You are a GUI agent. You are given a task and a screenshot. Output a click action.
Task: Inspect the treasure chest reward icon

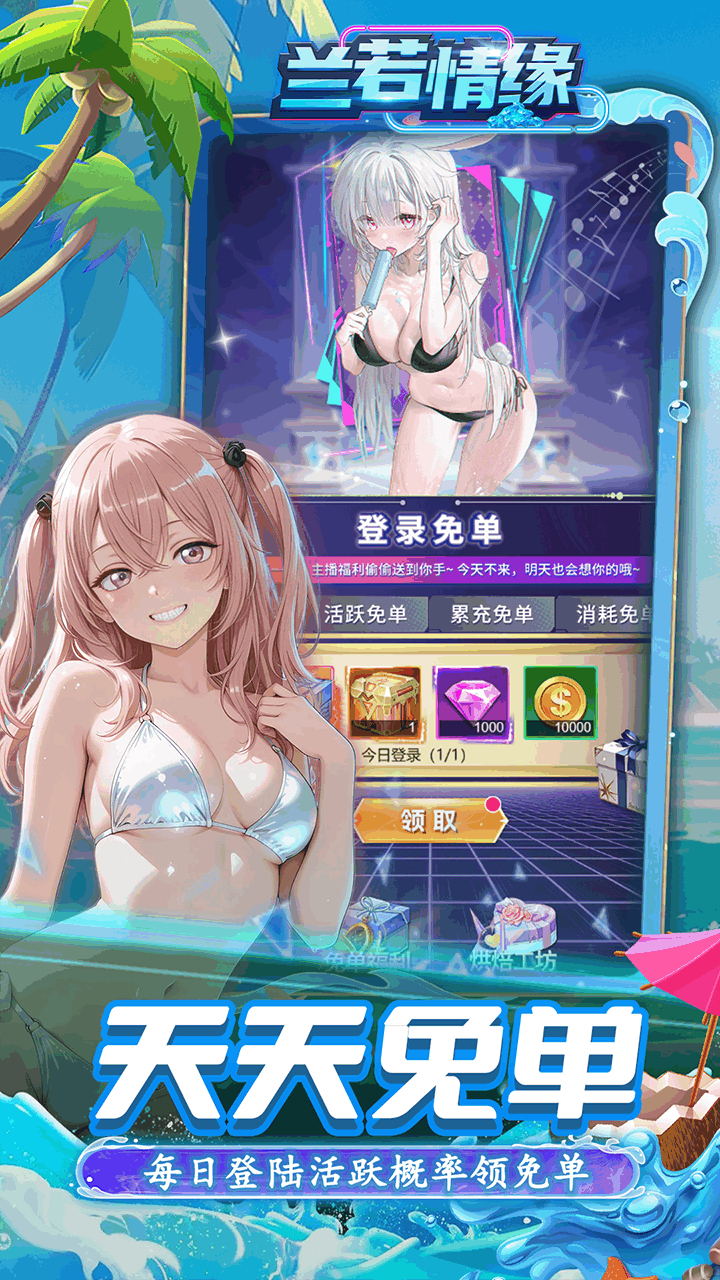[x=385, y=702]
